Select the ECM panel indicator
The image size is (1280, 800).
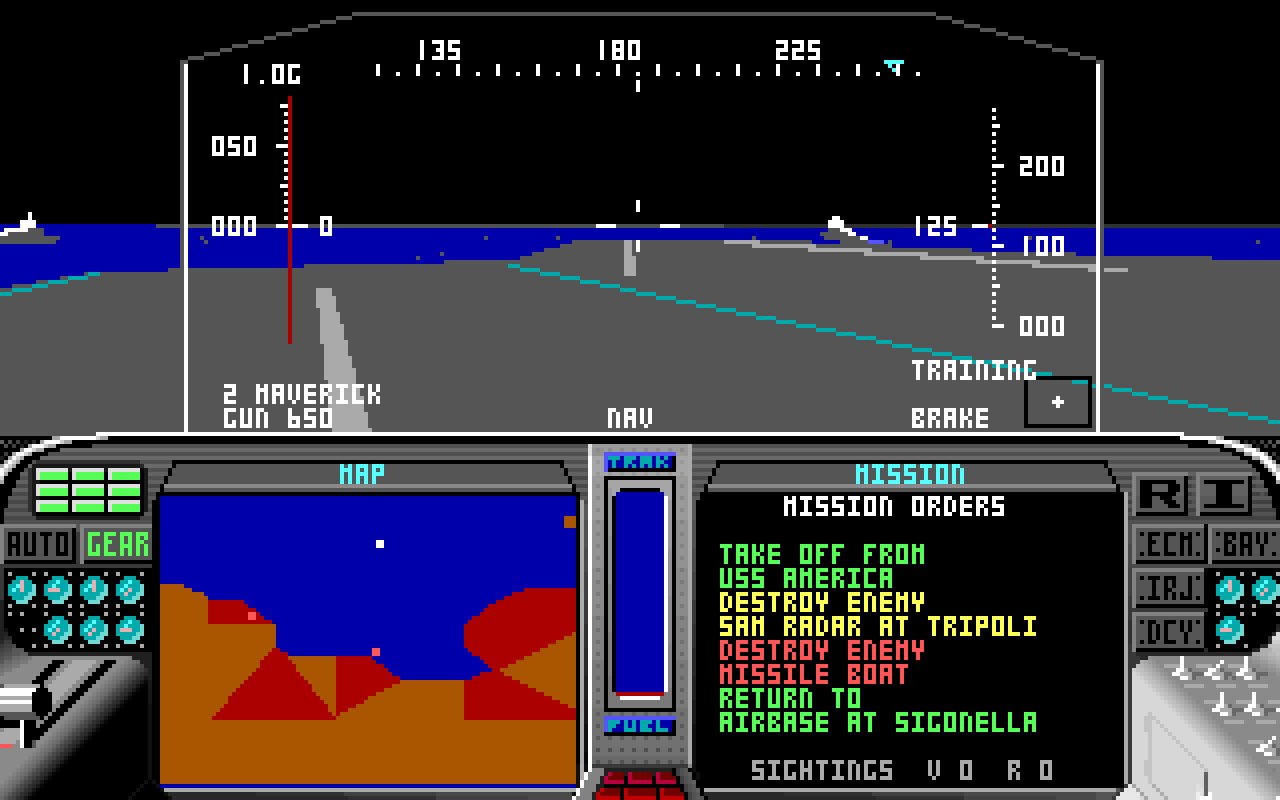pos(1166,544)
